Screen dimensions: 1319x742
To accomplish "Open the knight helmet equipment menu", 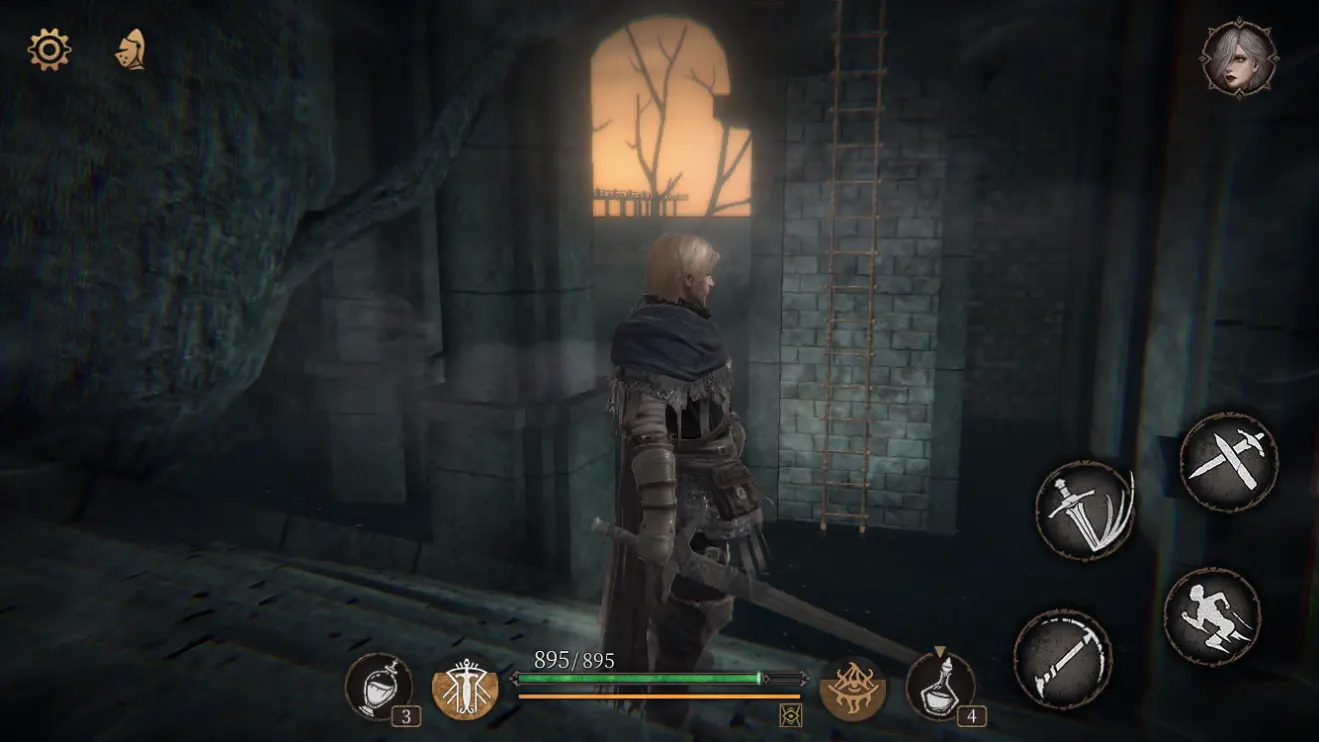I will (x=131, y=49).
